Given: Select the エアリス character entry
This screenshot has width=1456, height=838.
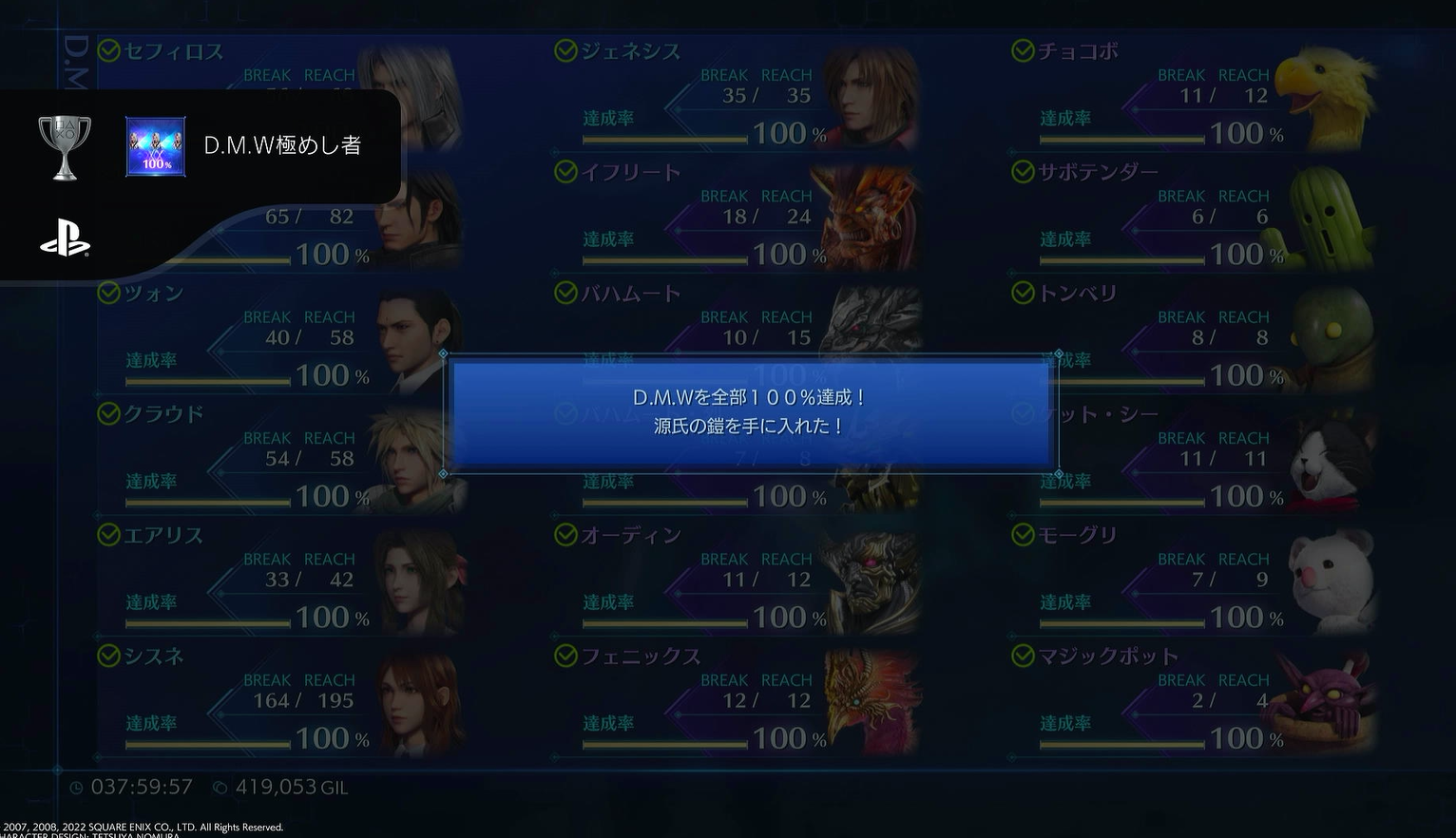Looking at the screenshot, I should click(280, 579).
